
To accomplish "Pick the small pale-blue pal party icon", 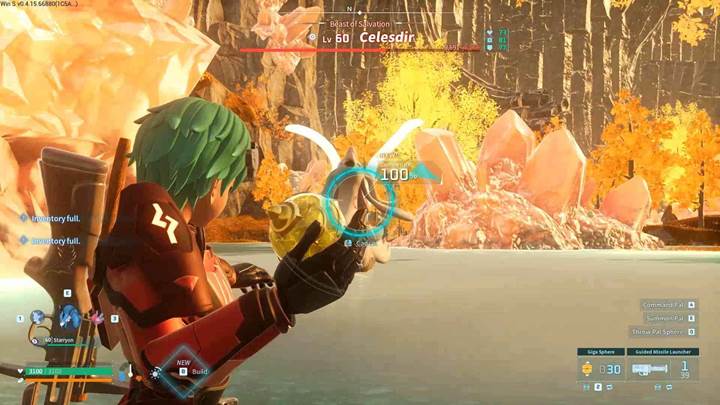I will point(38,317).
